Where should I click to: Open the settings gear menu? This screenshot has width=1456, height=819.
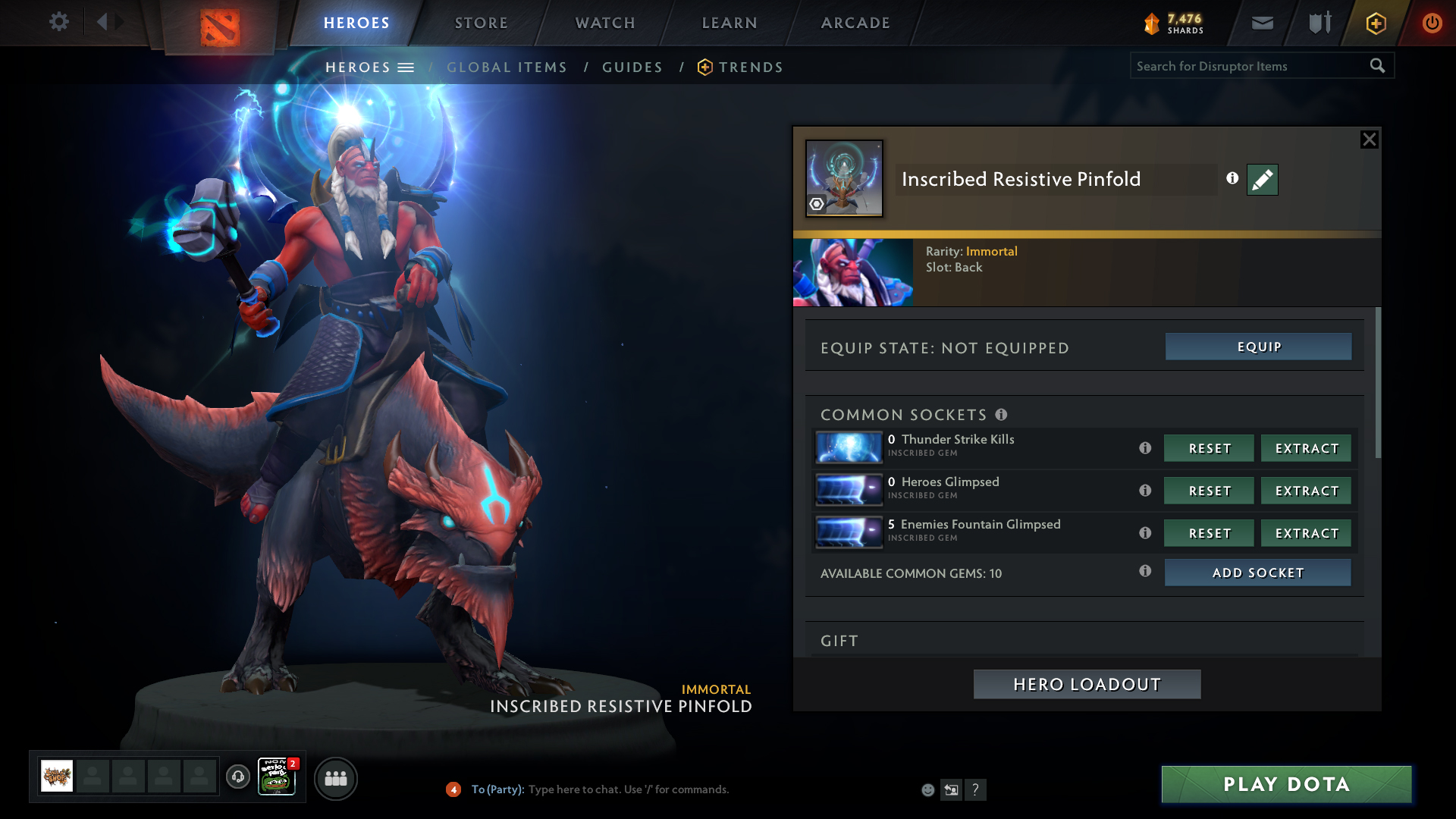pyautogui.click(x=58, y=22)
